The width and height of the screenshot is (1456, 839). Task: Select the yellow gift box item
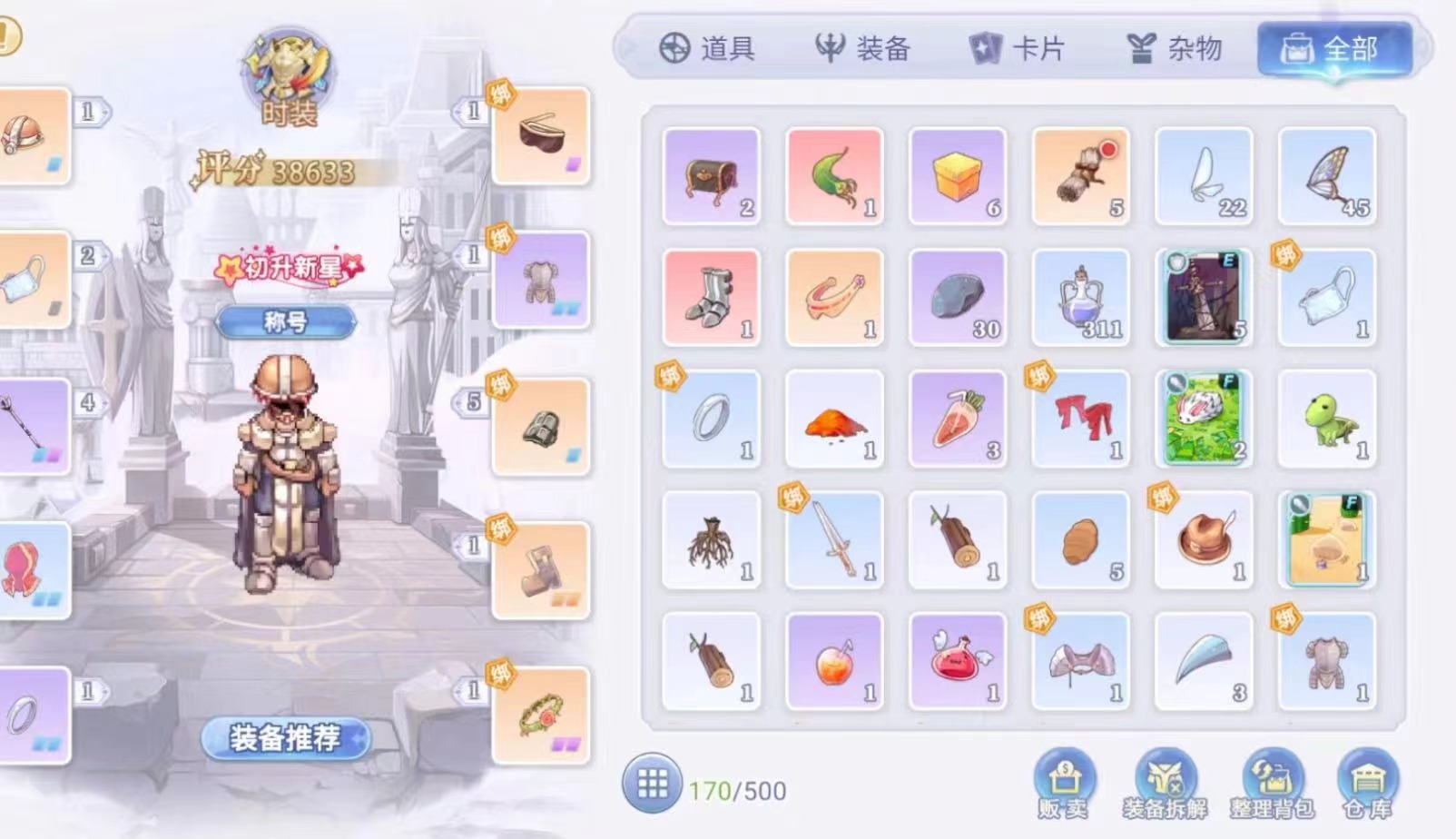(x=958, y=176)
